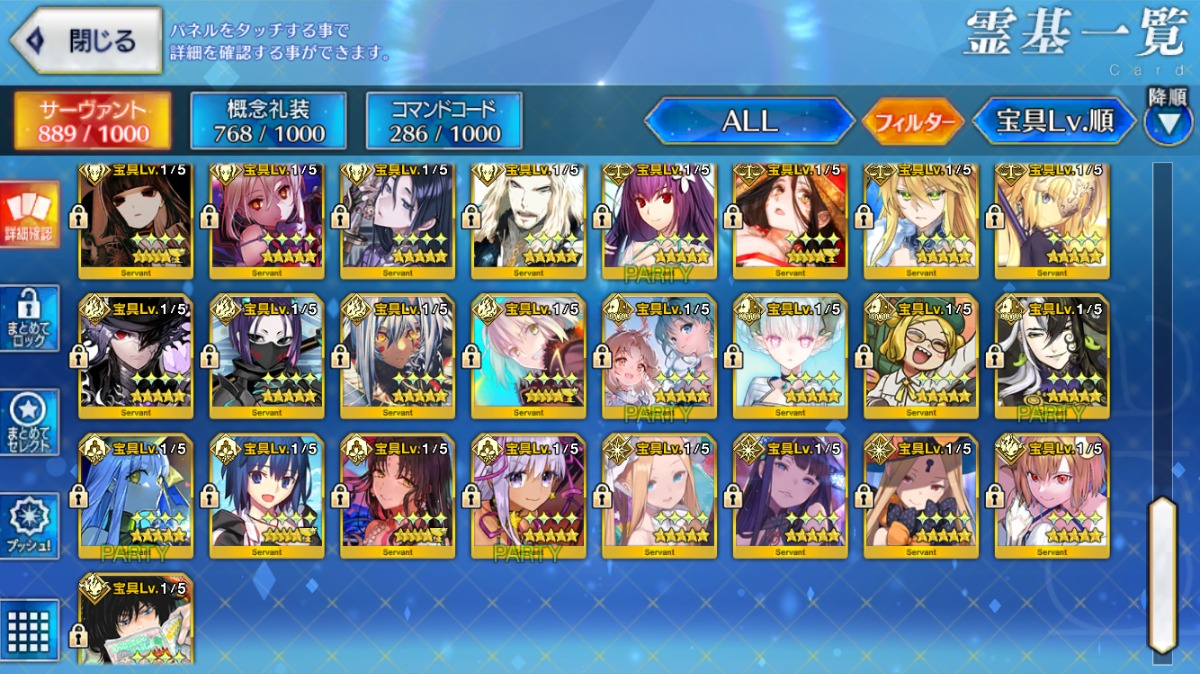Pick the blue-skinned servant card
1200x674 pixels.
point(136,496)
